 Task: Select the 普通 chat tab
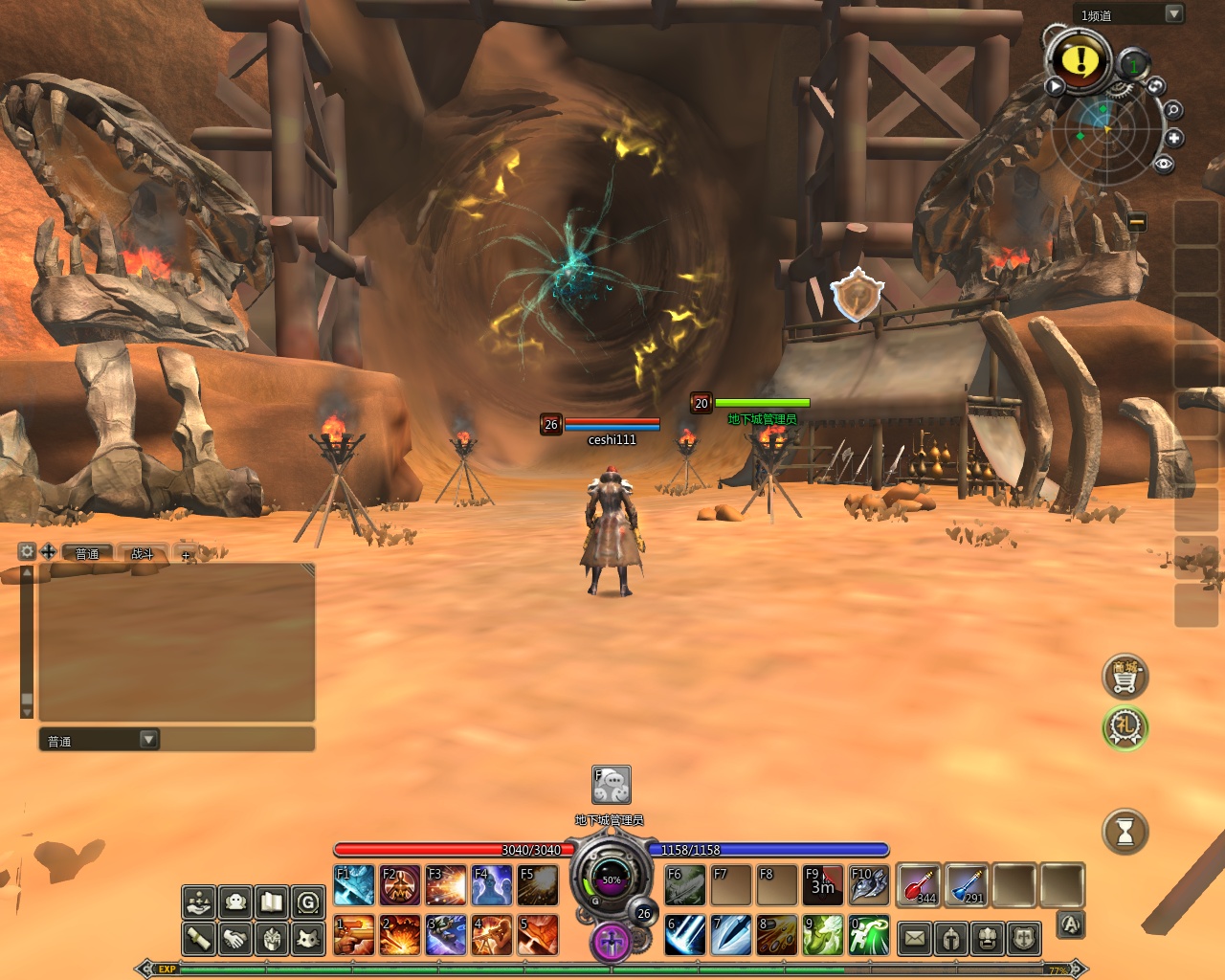(x=87, y=553)
